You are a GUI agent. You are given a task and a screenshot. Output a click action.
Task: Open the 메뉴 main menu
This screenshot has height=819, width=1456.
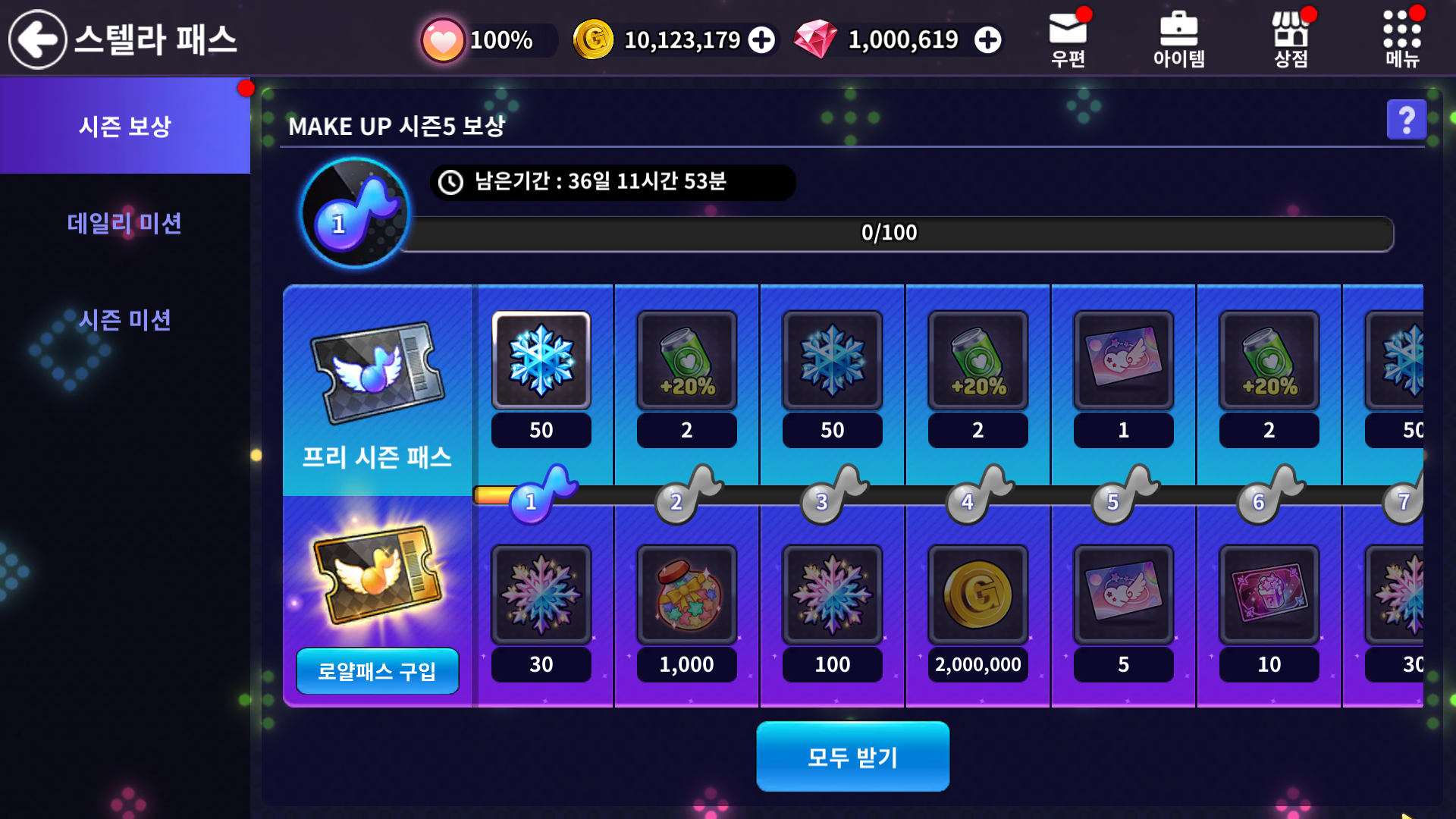(x=1401, y=39)
